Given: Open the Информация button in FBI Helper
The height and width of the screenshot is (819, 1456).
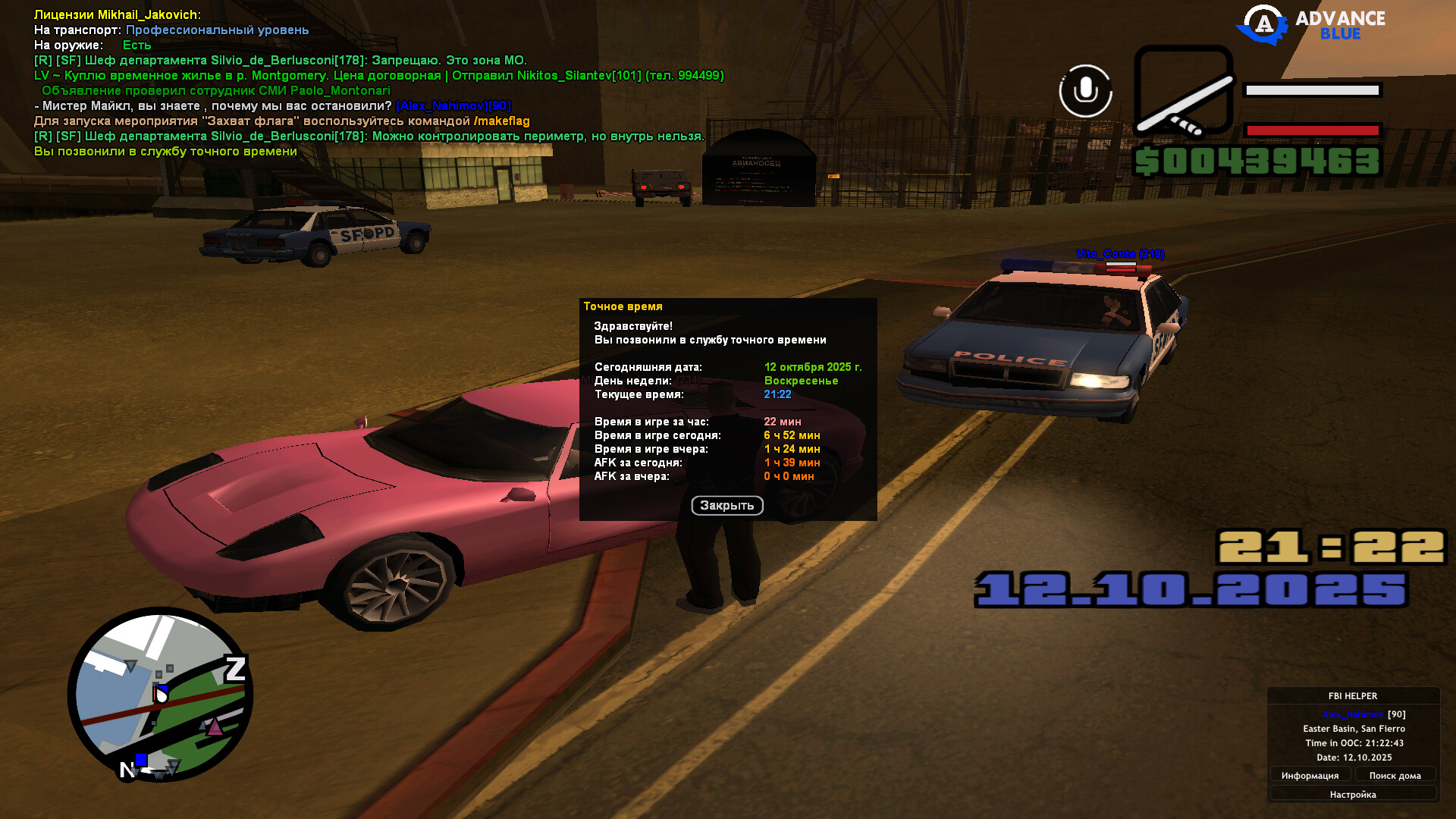Looking at the screenshot, I should click(1310, 775).
